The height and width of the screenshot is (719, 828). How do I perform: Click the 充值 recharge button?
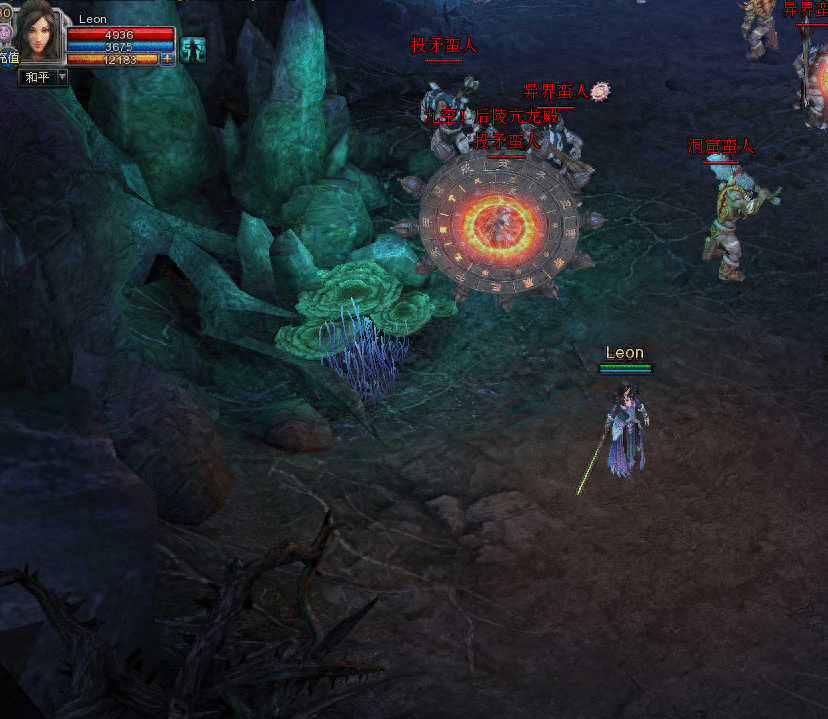tap(8, 59)
